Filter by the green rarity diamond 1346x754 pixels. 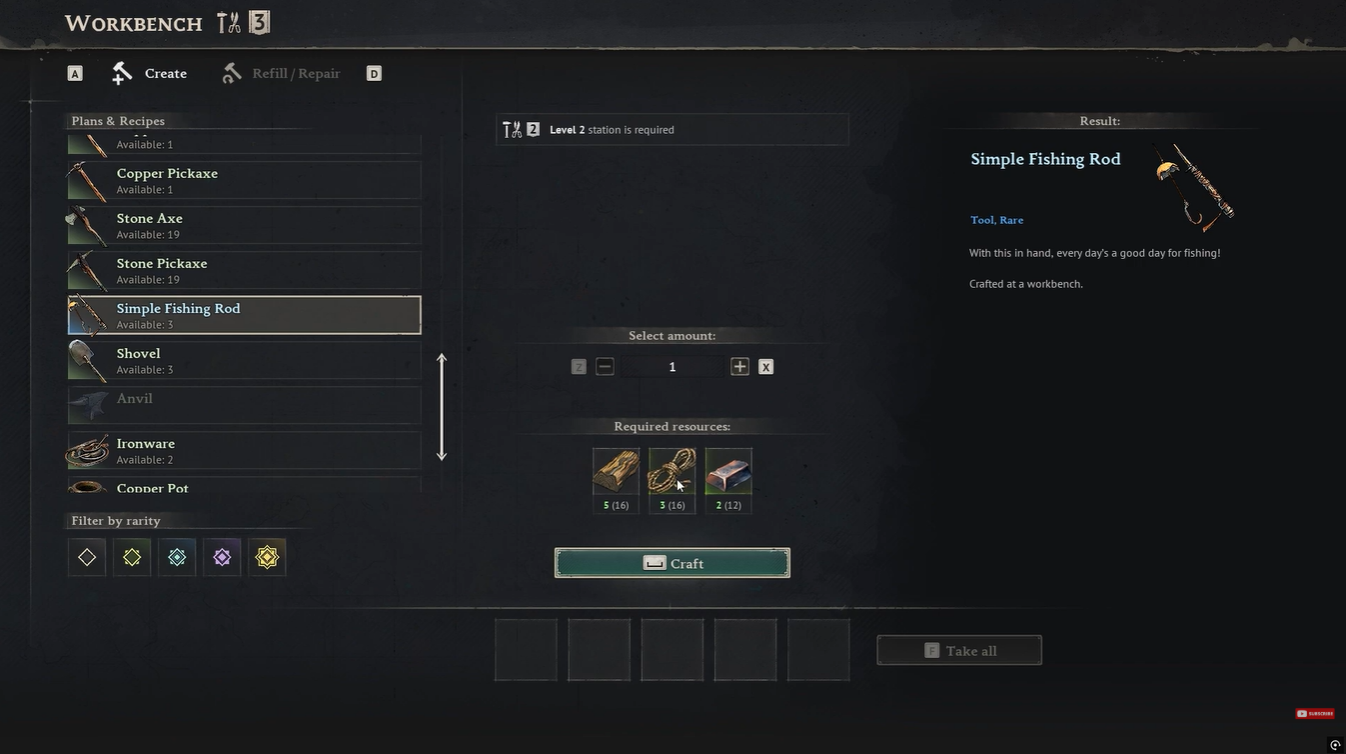(132, 557)
